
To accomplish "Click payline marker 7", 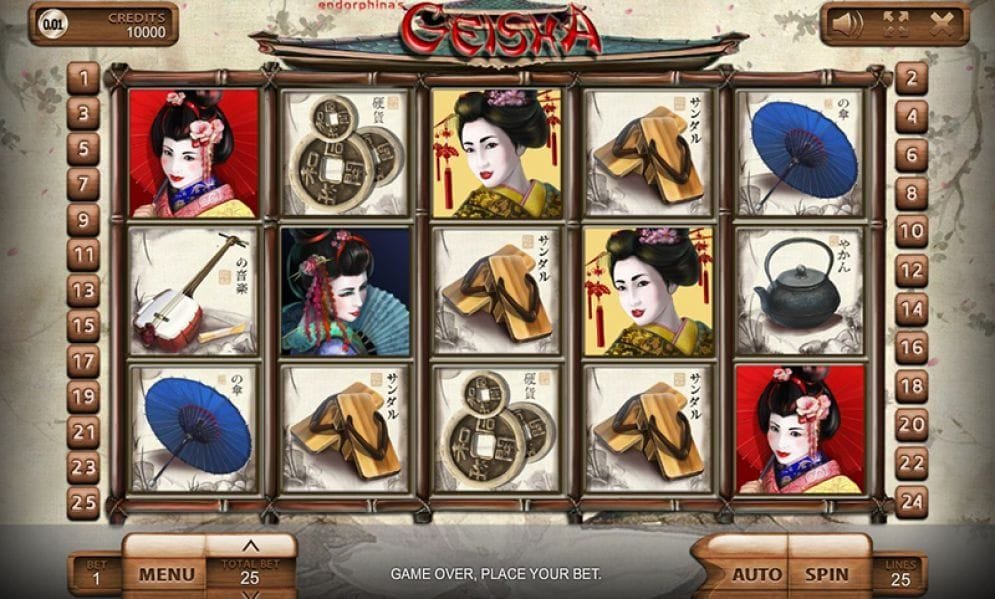I will tap(83, 183).
